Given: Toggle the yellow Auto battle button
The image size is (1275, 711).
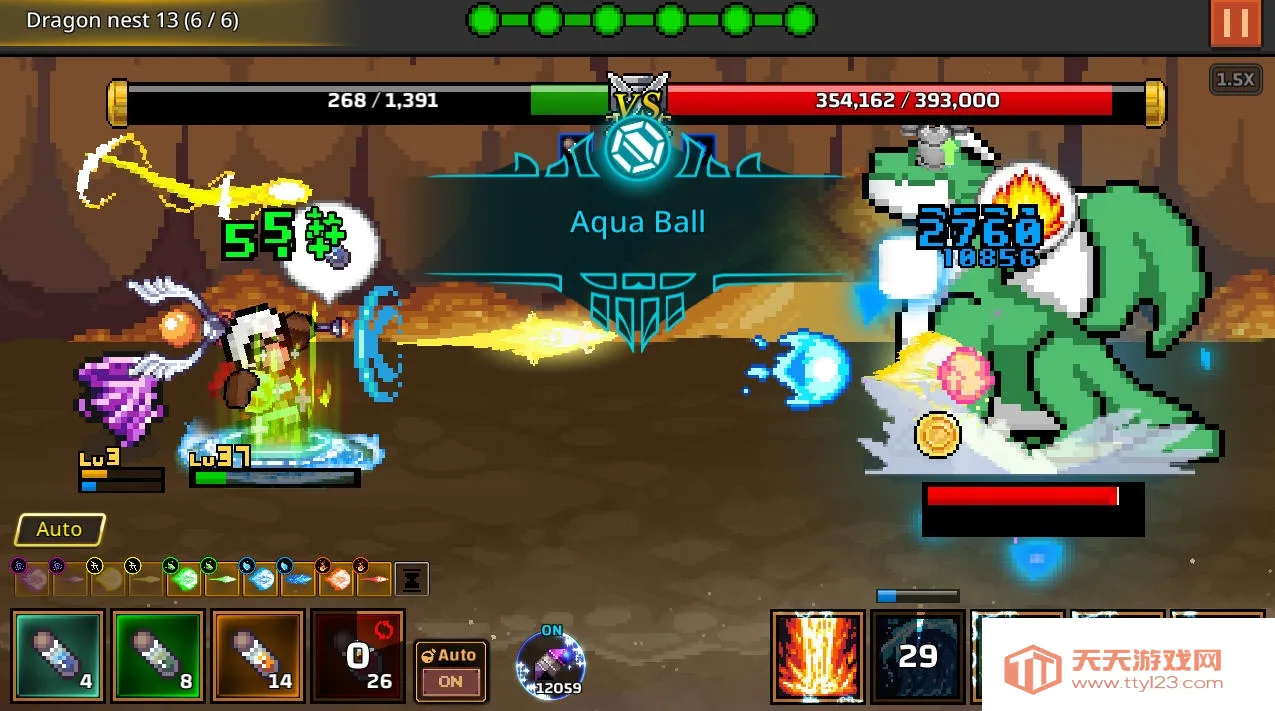Looking at the screenshot, I should pyautogui.click(x=60, y=529).
